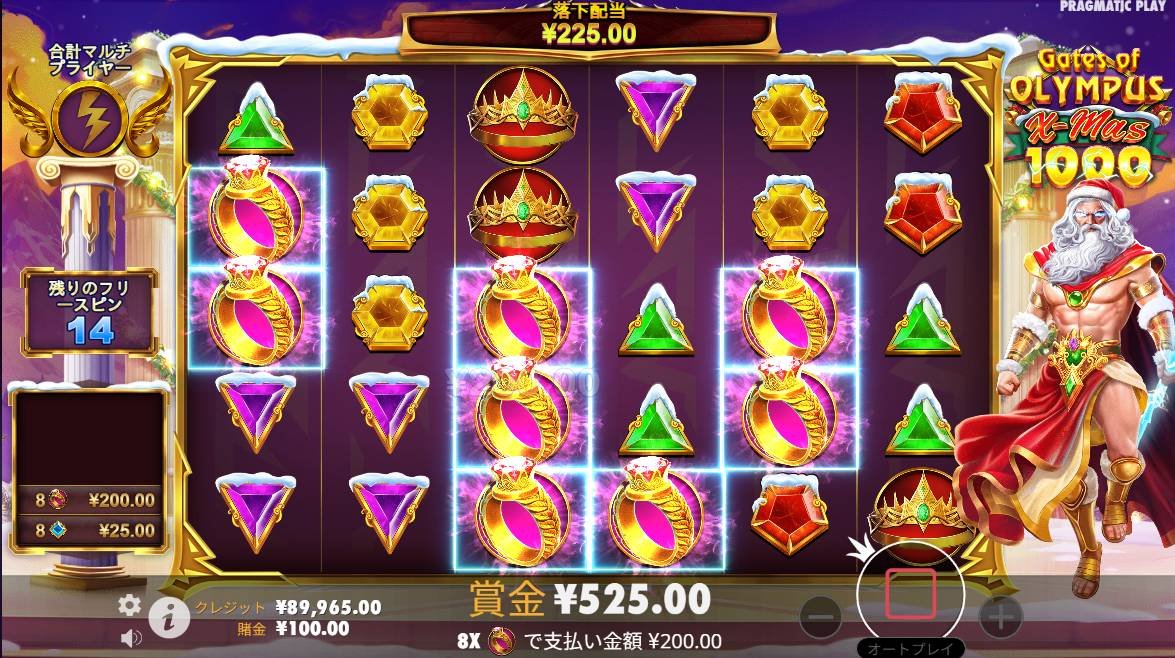
Task: Stop the spin with the red square button
Action: (910, 594)
